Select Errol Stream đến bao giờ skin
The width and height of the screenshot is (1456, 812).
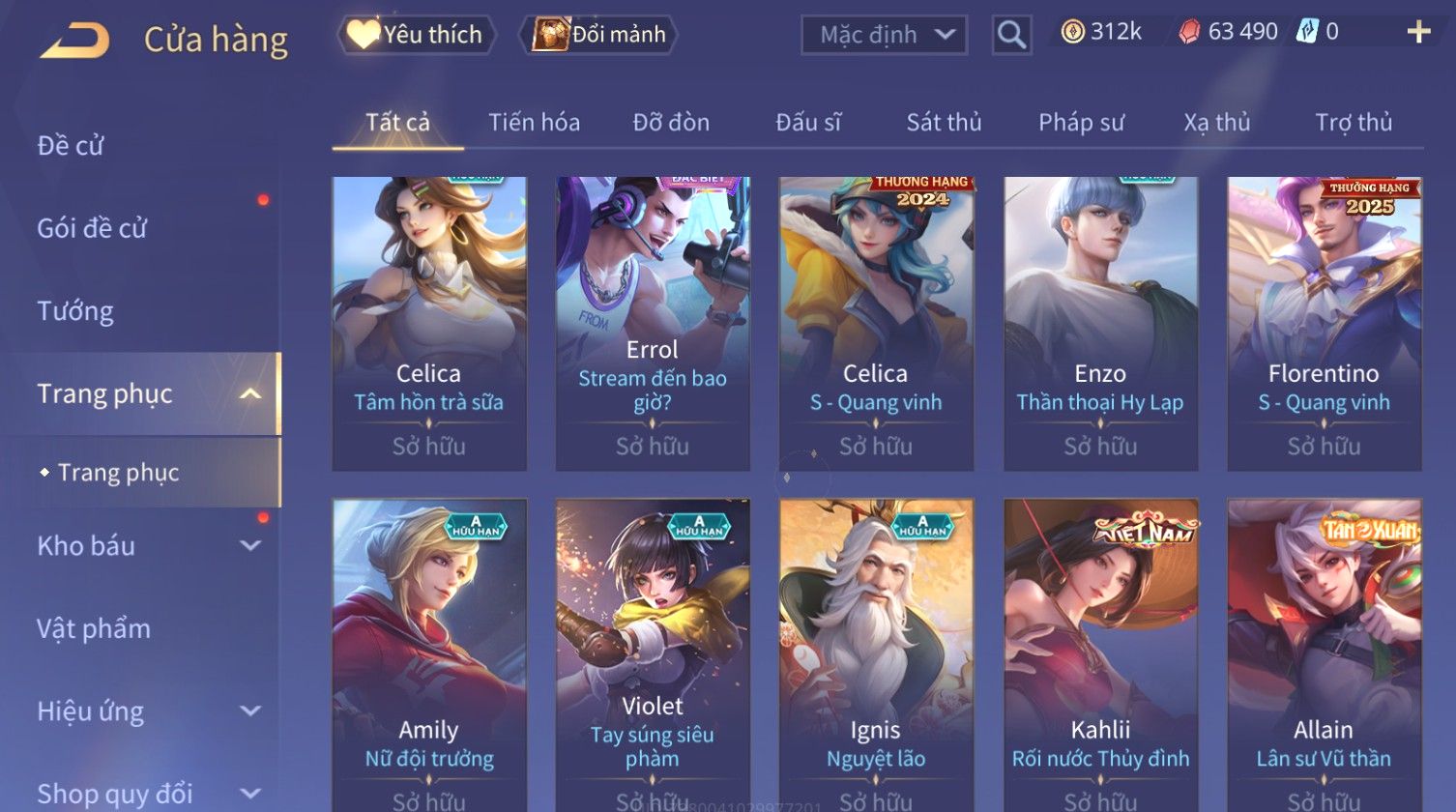point(653,324)
